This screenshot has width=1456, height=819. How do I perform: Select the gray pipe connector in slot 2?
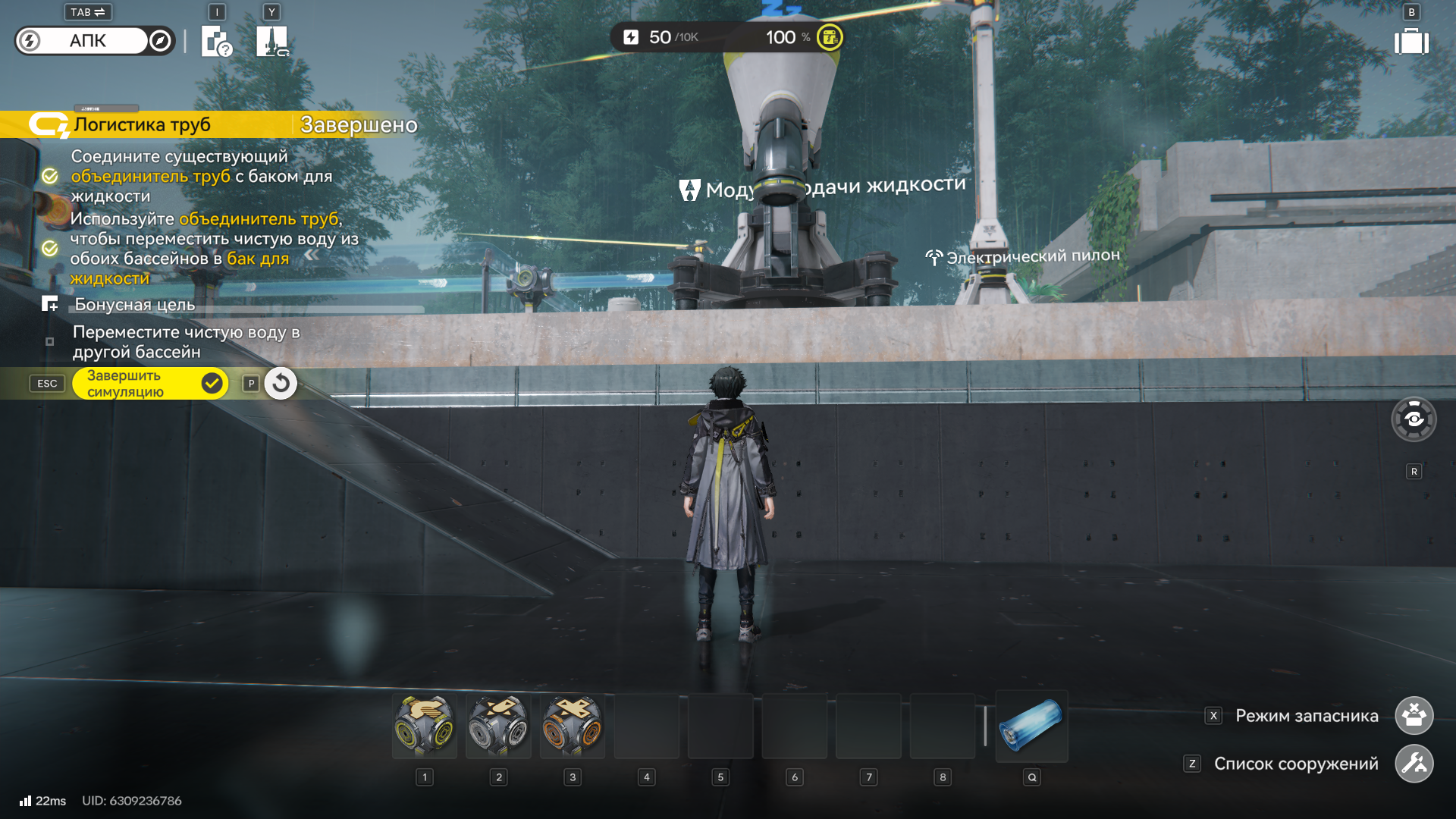498,726
